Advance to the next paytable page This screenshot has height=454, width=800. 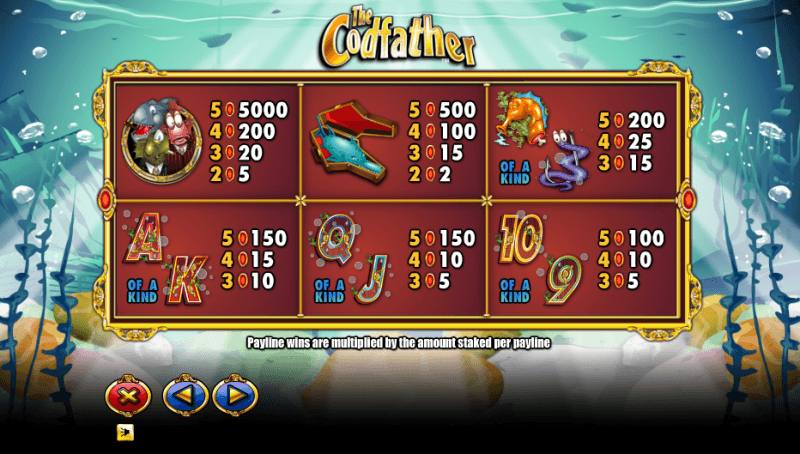click(x=235, y=397)
